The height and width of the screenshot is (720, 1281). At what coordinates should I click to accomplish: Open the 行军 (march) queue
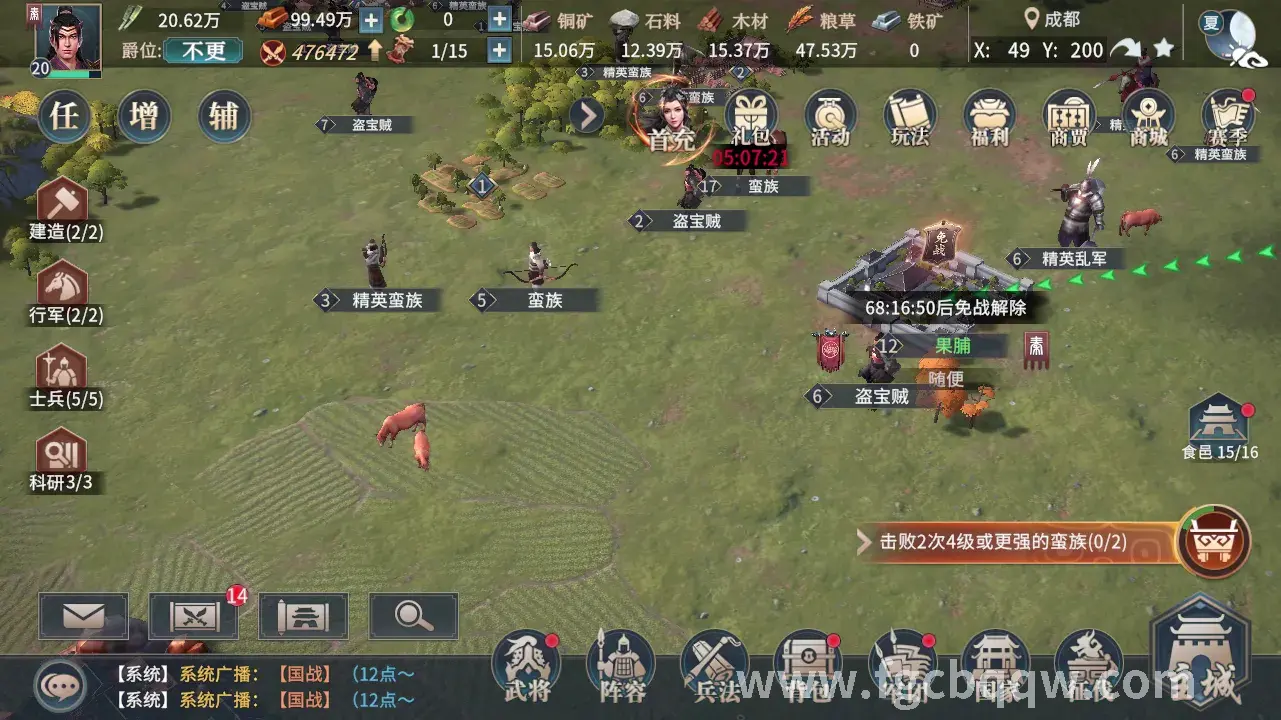tap(64, 293)
